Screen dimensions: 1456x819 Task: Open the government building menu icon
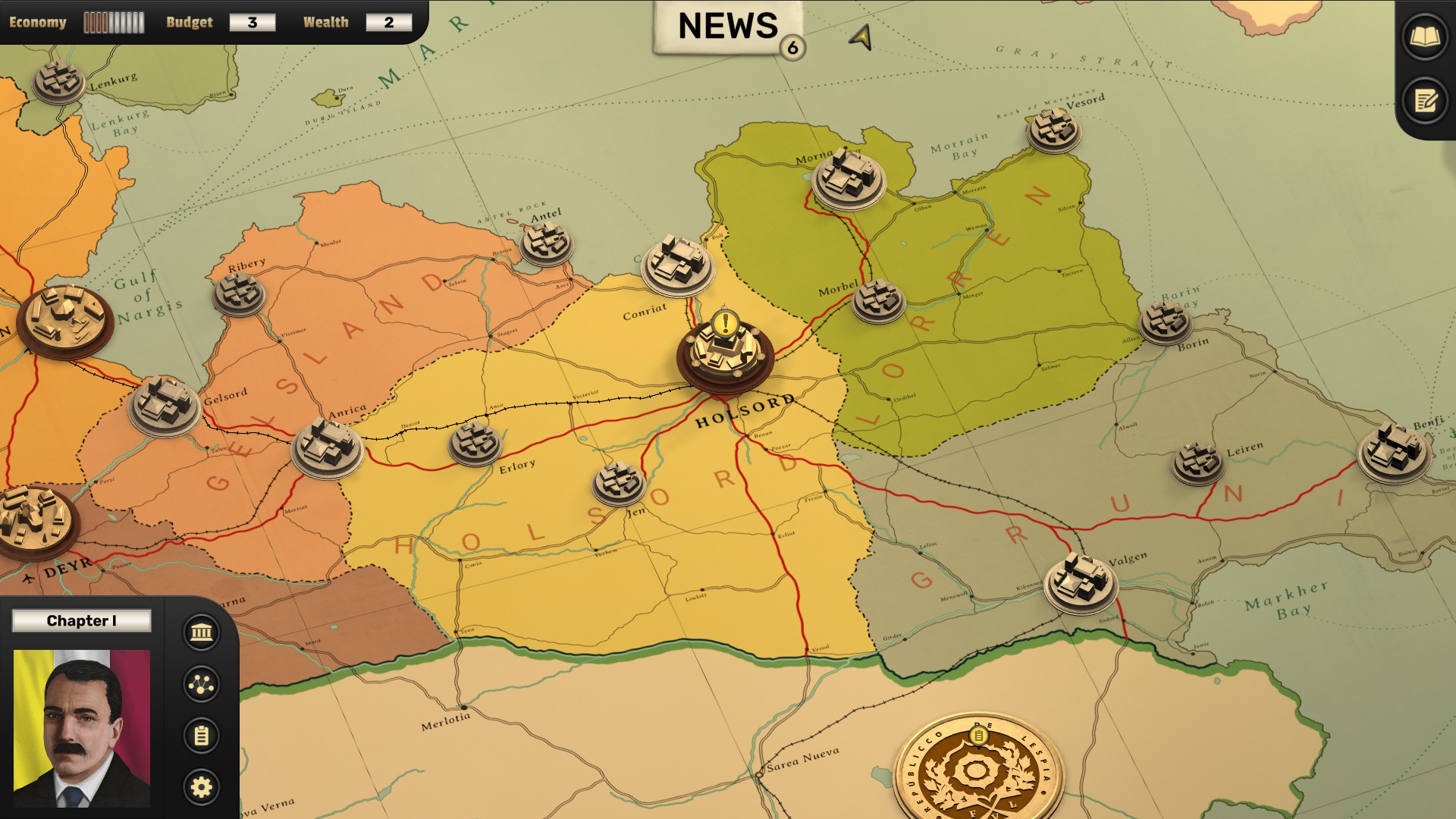[201, 632]
